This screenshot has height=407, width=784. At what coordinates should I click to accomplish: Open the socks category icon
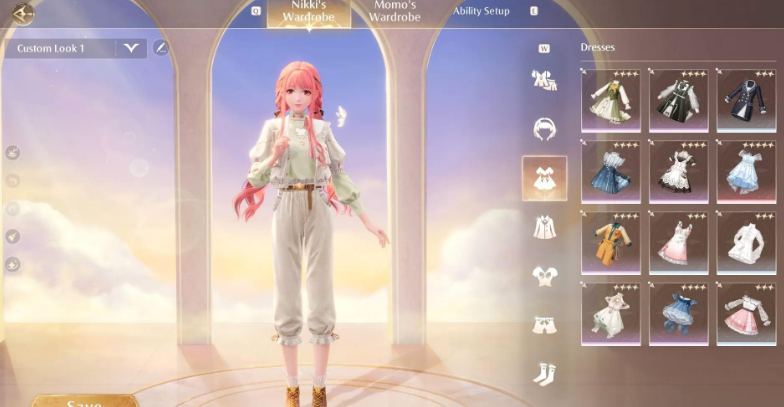pyautogui.click(x=544, y=374)
